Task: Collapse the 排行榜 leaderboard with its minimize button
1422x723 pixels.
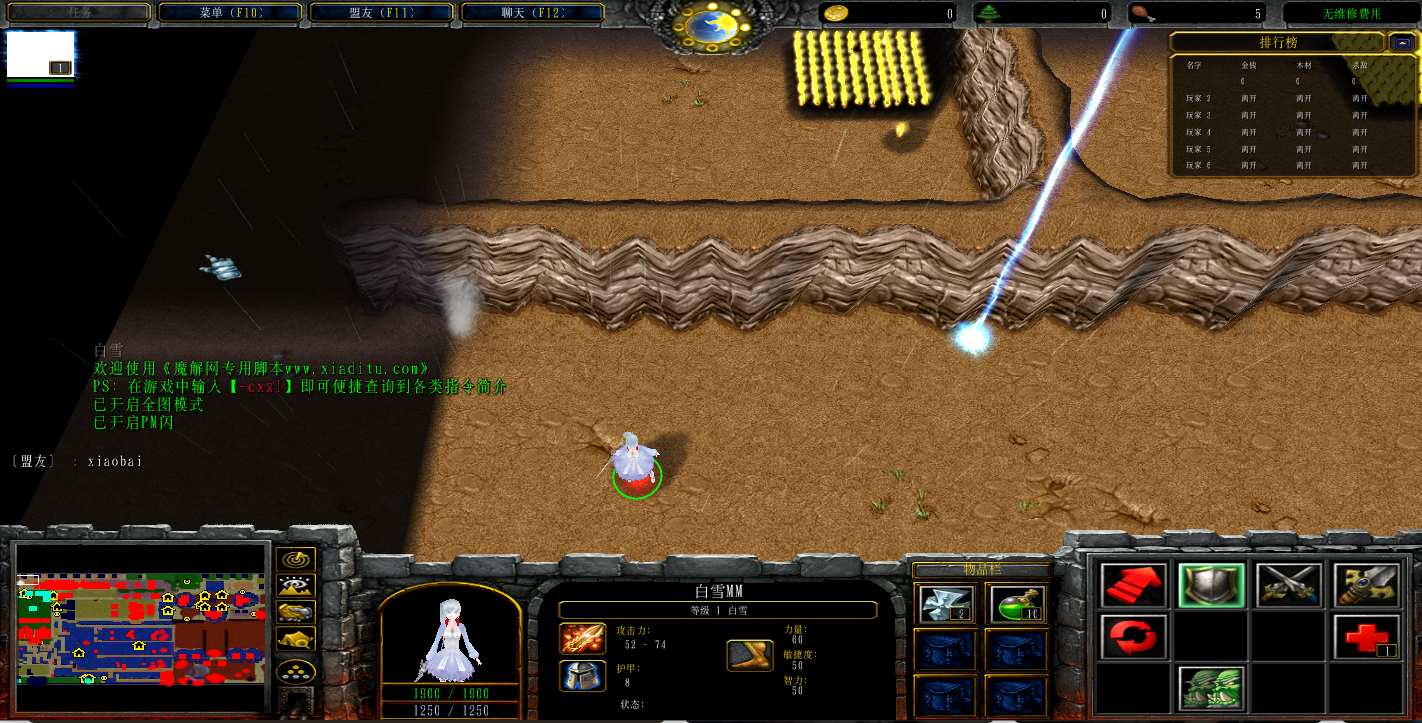Action: [x=1399, y=42]
